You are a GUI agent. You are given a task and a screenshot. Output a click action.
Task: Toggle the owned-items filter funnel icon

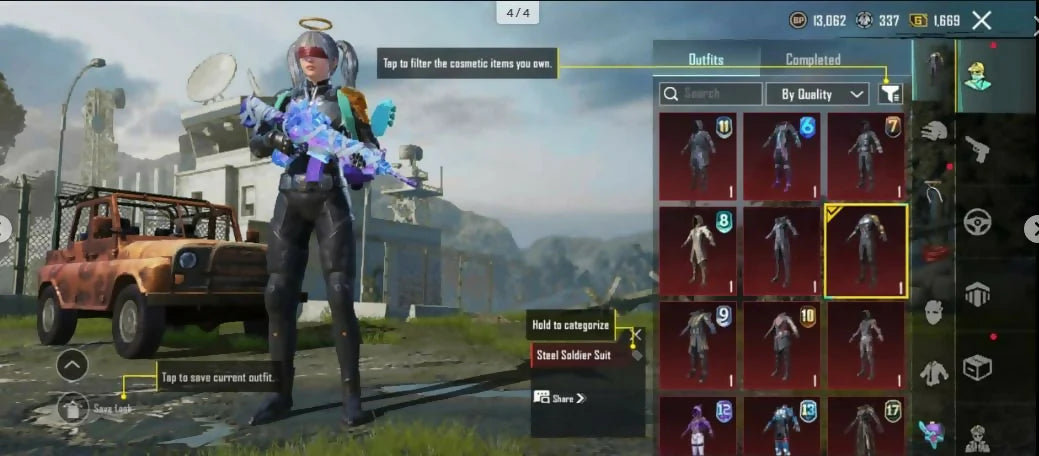coord(890,94)
